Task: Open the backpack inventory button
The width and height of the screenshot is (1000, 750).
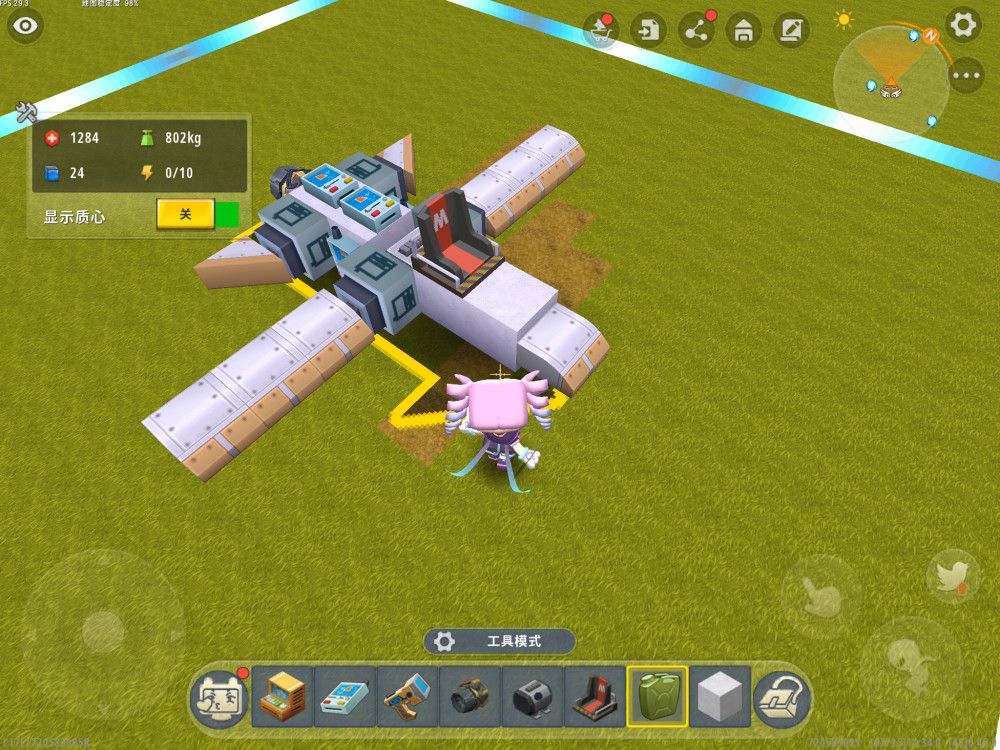Action: click(781, 697)
